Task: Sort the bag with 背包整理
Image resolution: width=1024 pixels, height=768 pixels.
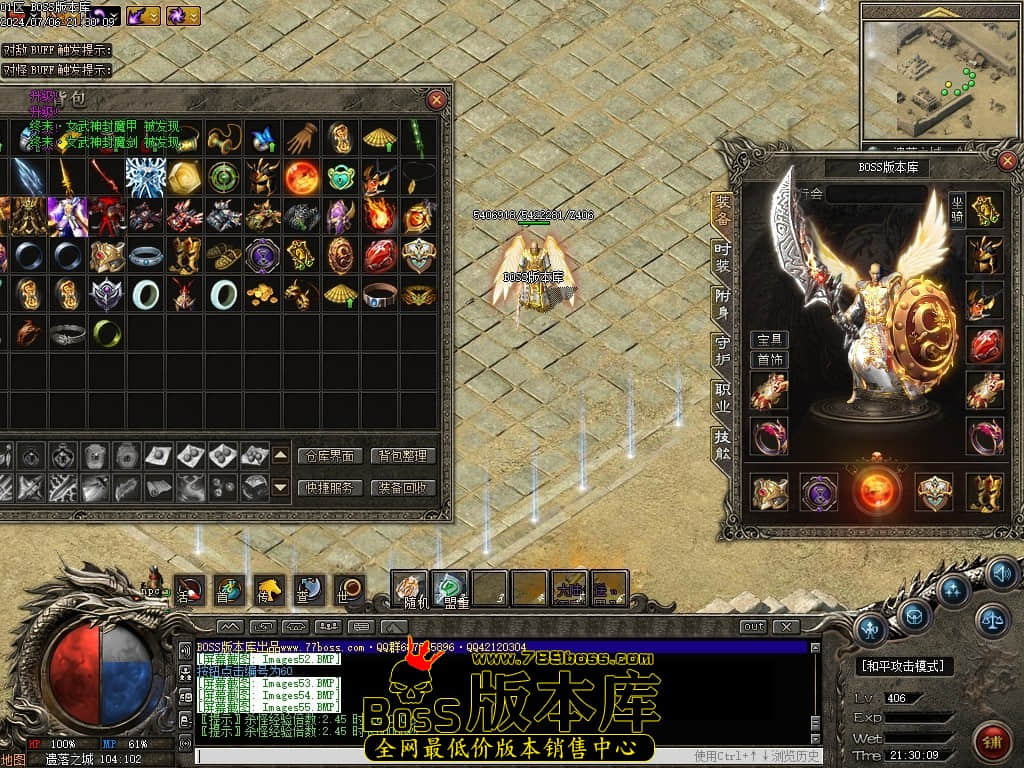Action: (403, 456)
